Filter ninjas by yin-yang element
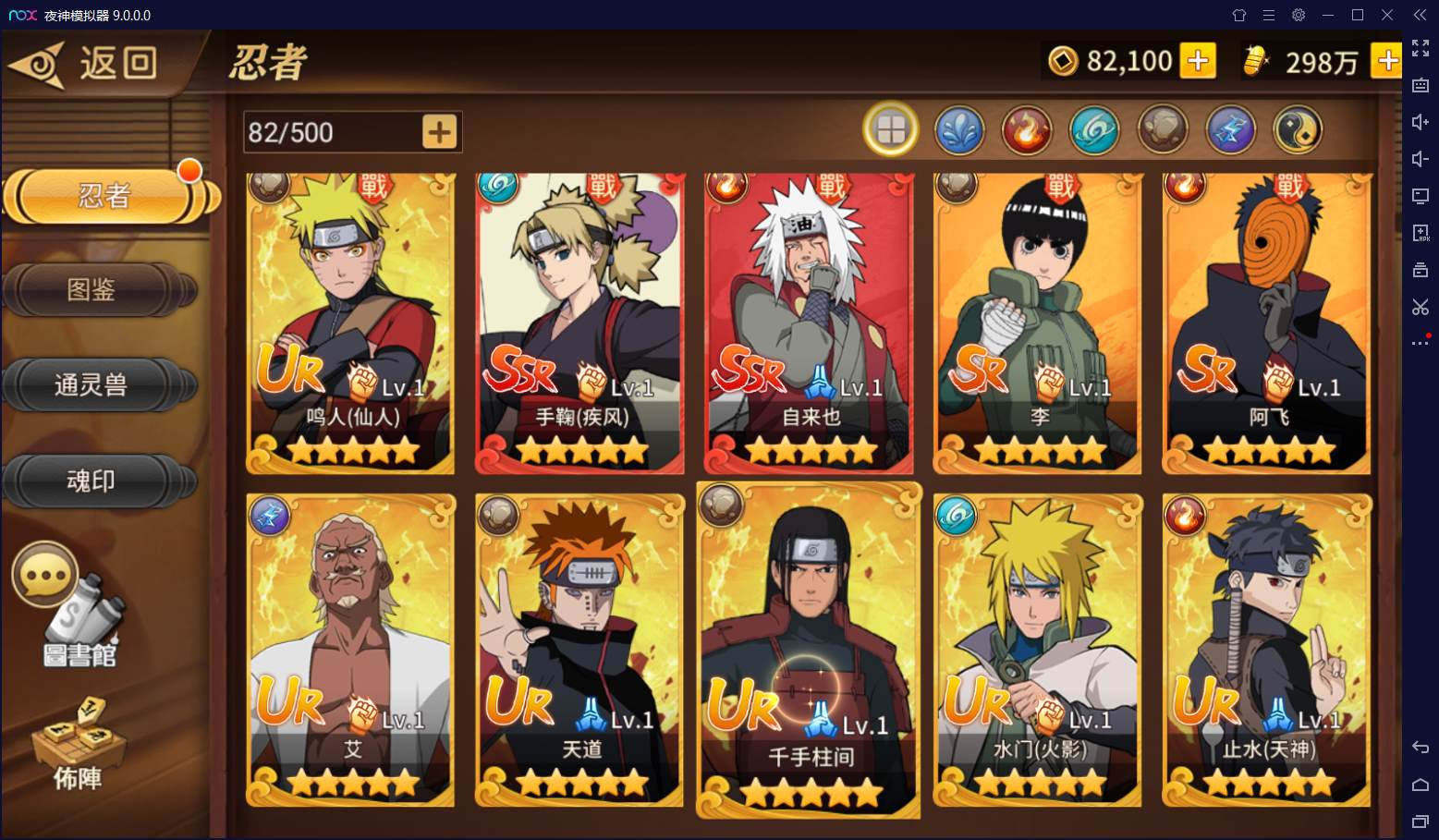 (1298, 130)
